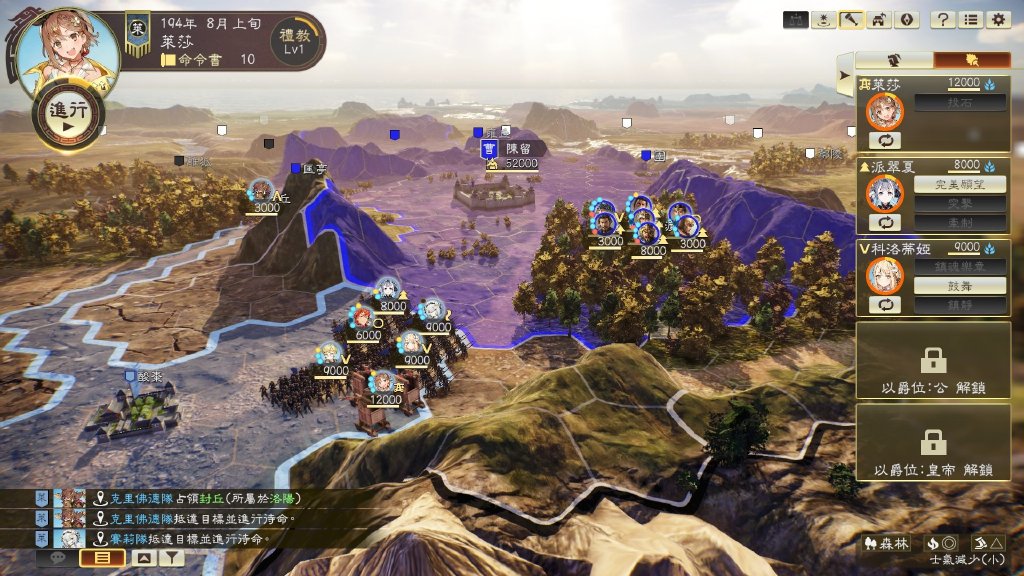
Task: Expand the message log with up arrow
Action: (x=143, y=559)
